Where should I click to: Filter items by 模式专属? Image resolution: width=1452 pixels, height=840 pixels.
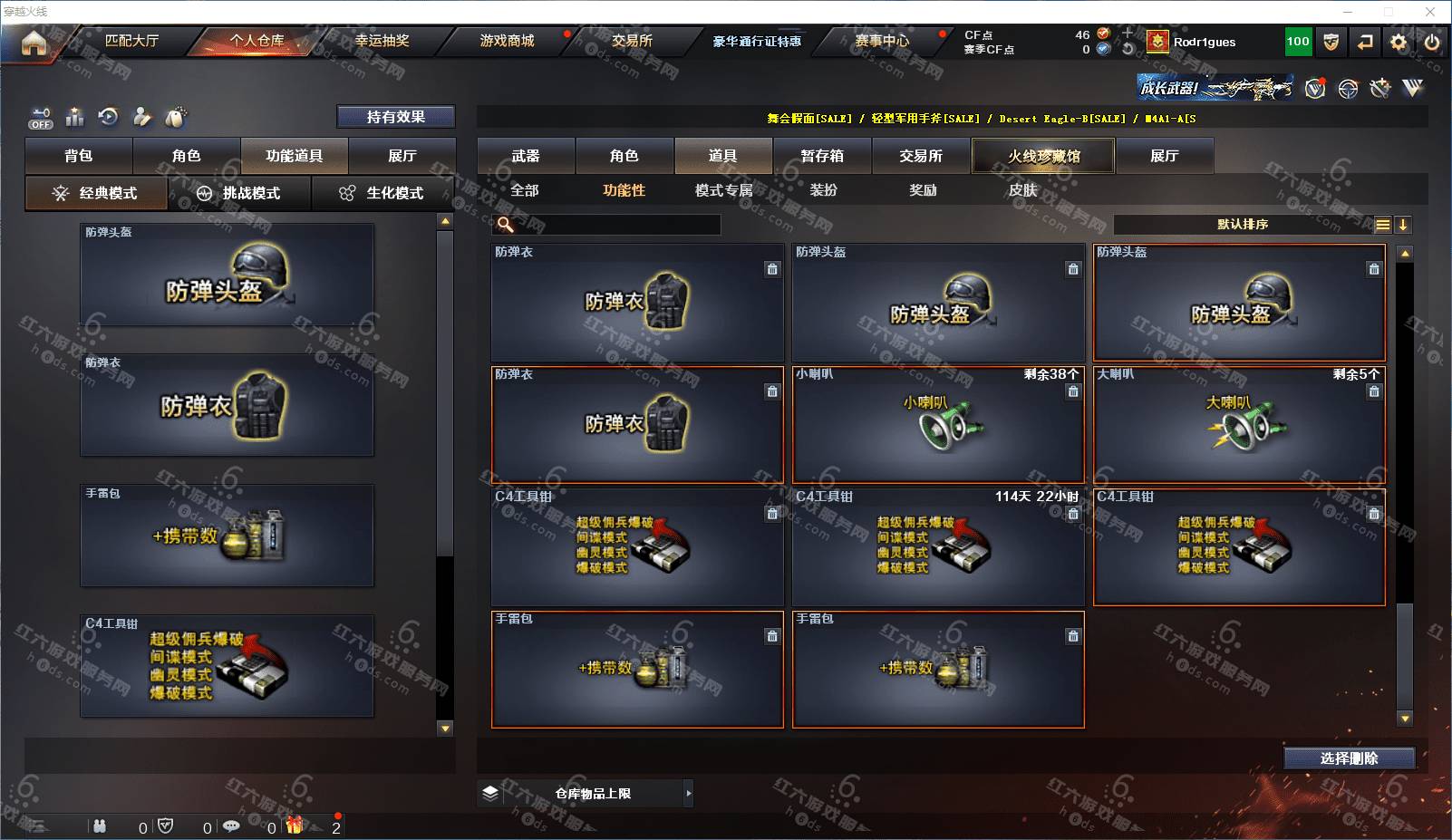(723, 190)
